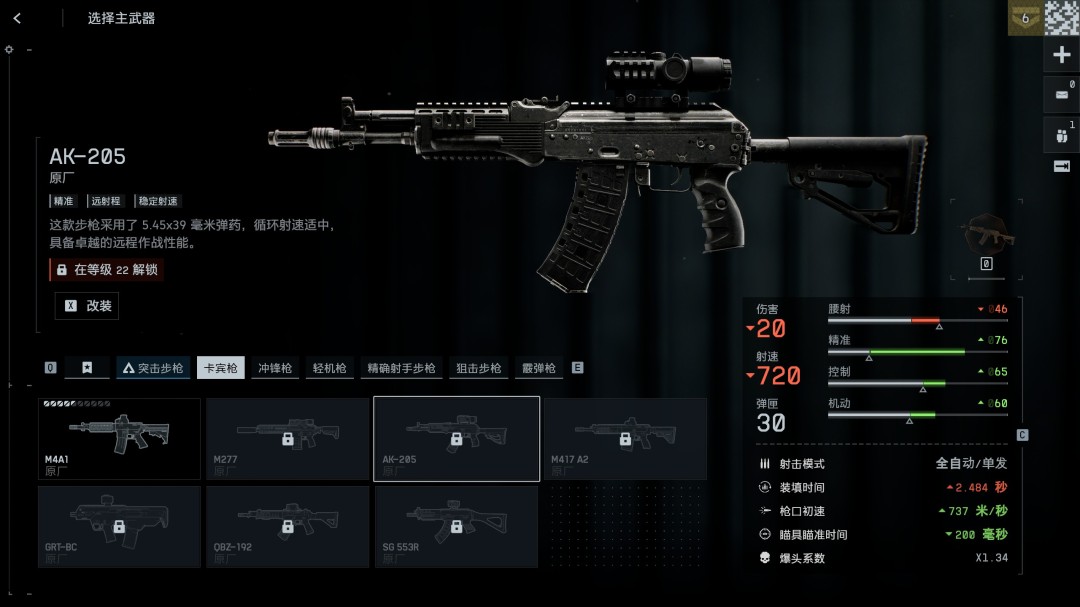Switch to the 突击步枪 category tab
Screen dimensions: 1080x607
(x=153, y=368)
